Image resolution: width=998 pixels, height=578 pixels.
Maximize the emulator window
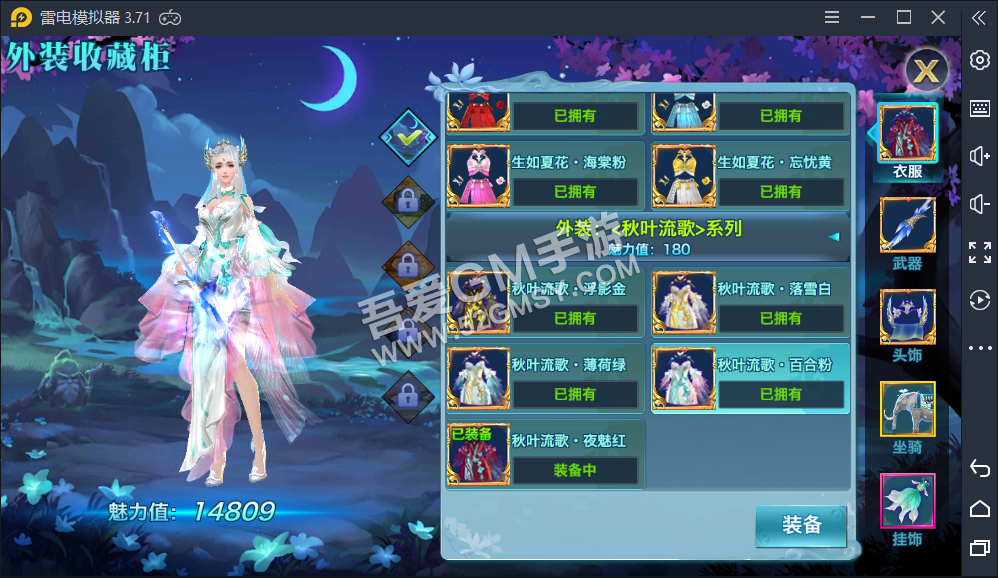click(x=904, y=17)
